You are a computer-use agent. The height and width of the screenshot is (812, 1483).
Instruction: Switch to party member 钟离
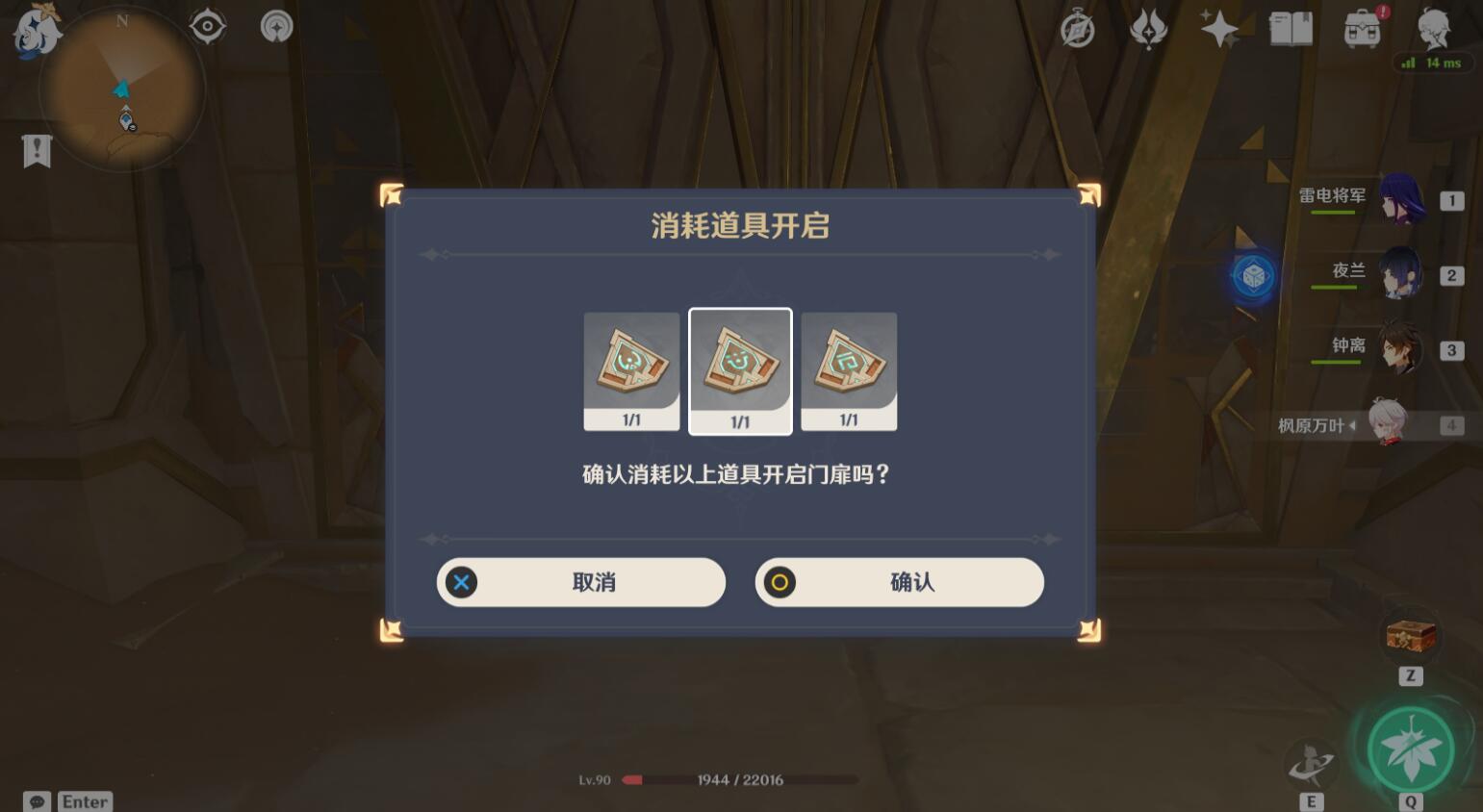point(1400,349)
